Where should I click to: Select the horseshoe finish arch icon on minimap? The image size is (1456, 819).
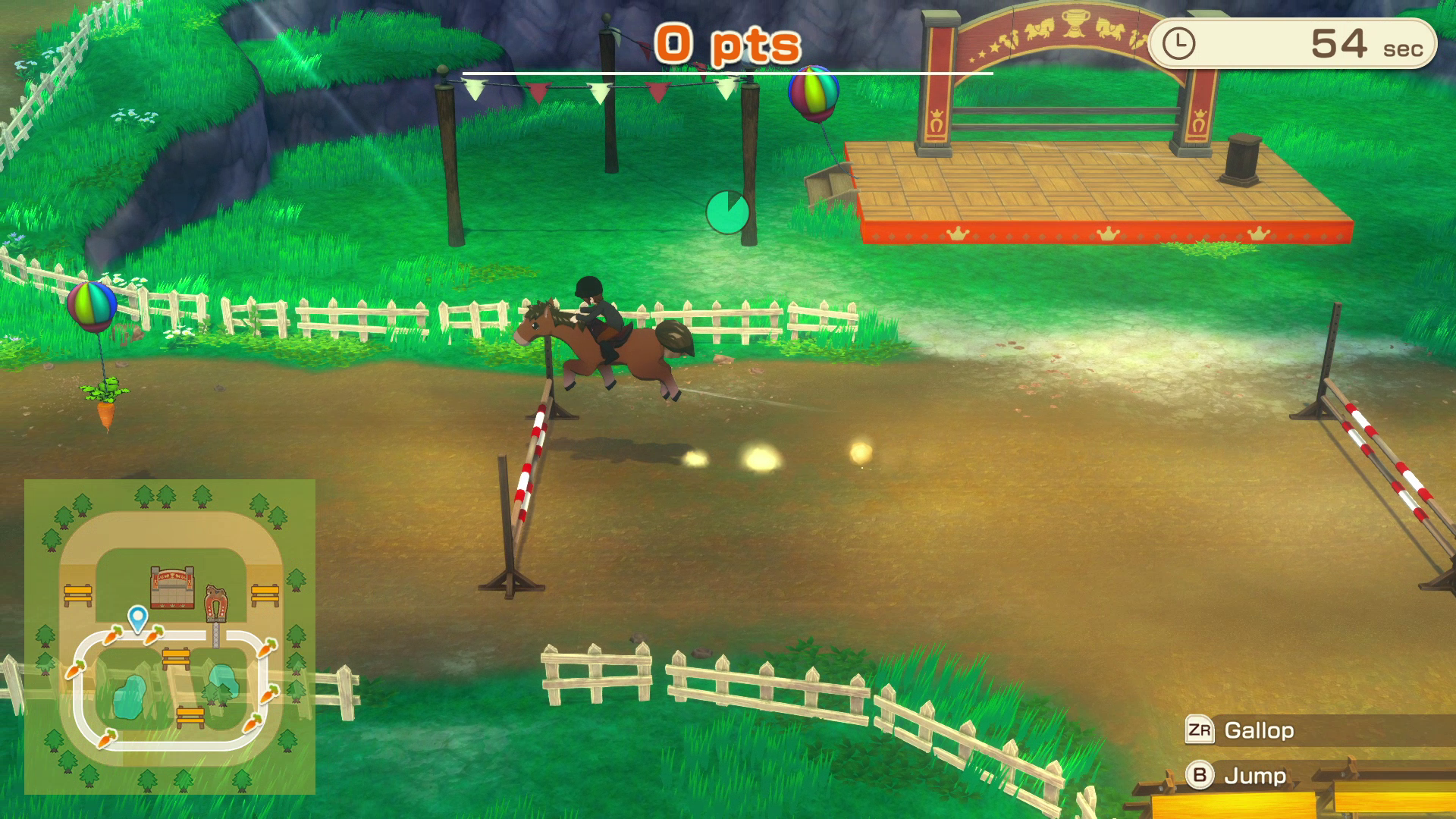[x=215, y=603]
